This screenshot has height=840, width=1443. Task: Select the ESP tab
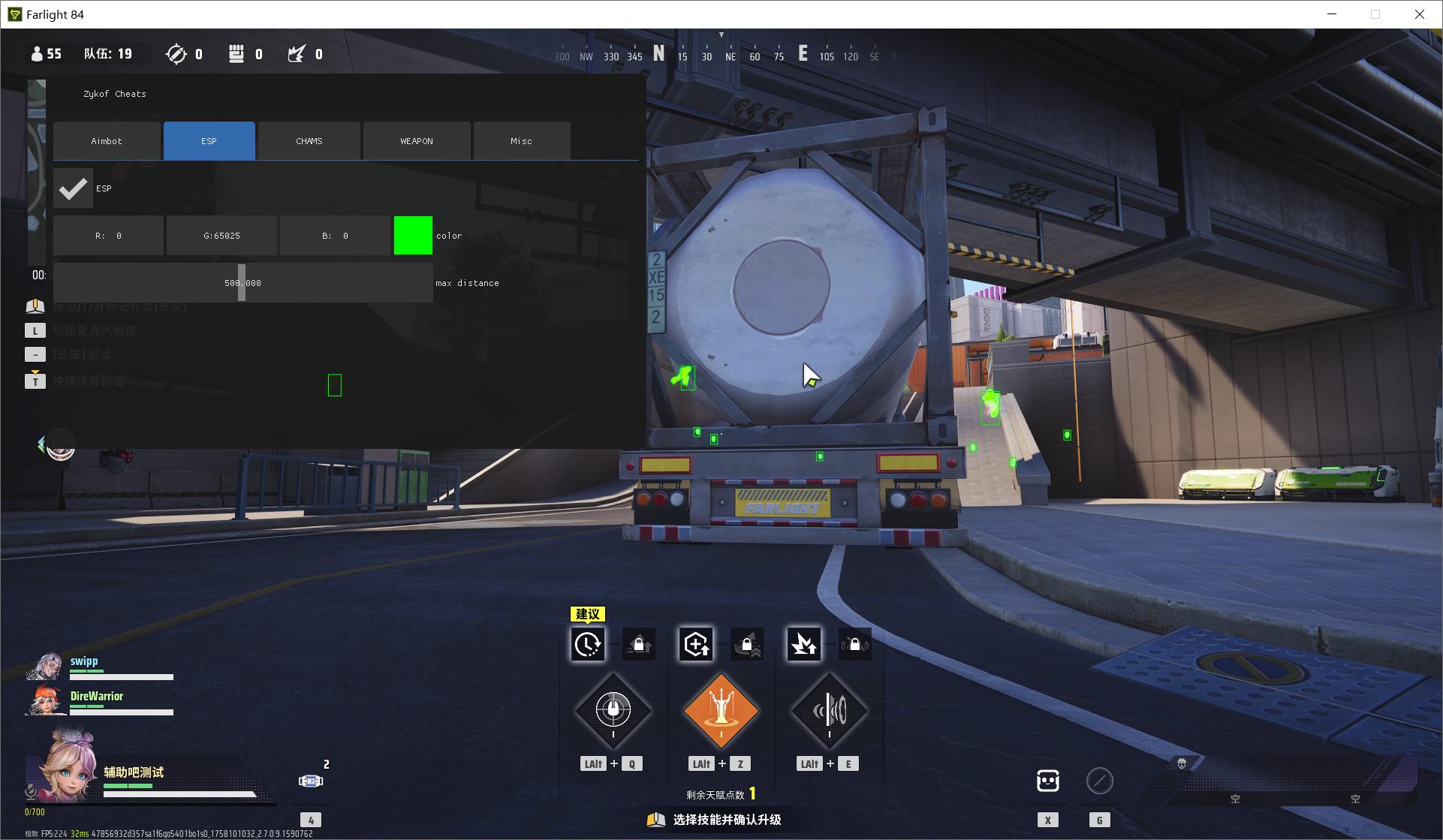209,141
